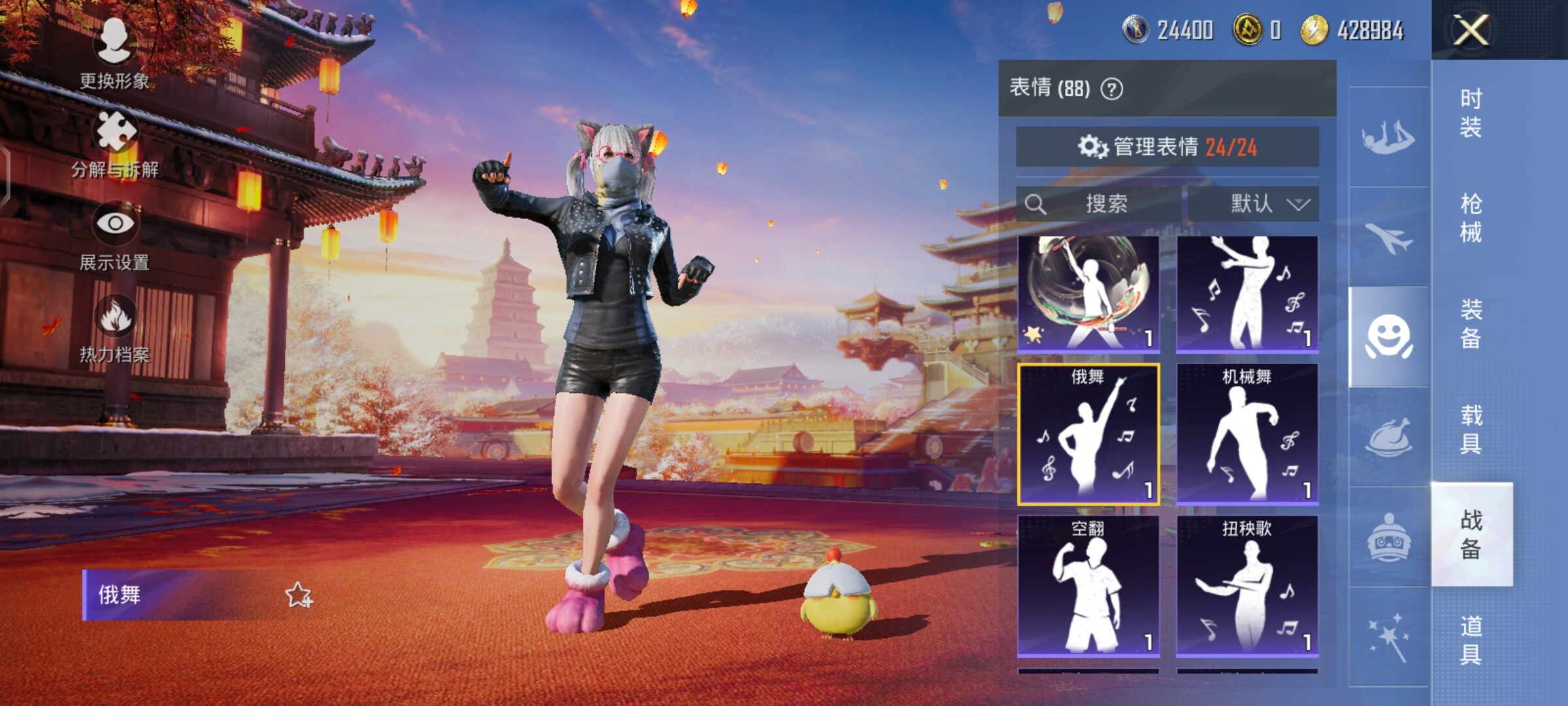The image size is (1568, 706).
Task: Select the 俄舞 emote tile
Action: coord(1088,434)
